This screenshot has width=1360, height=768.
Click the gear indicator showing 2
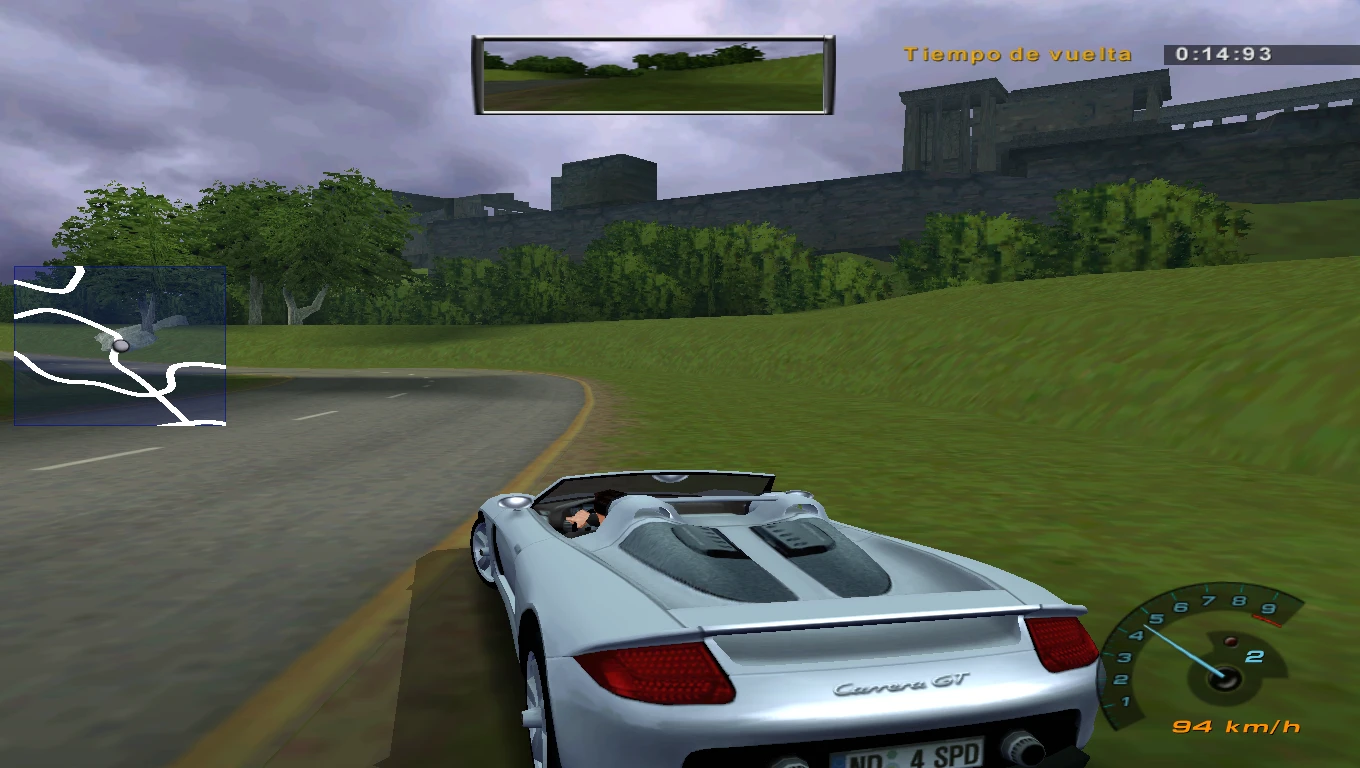1253,657
